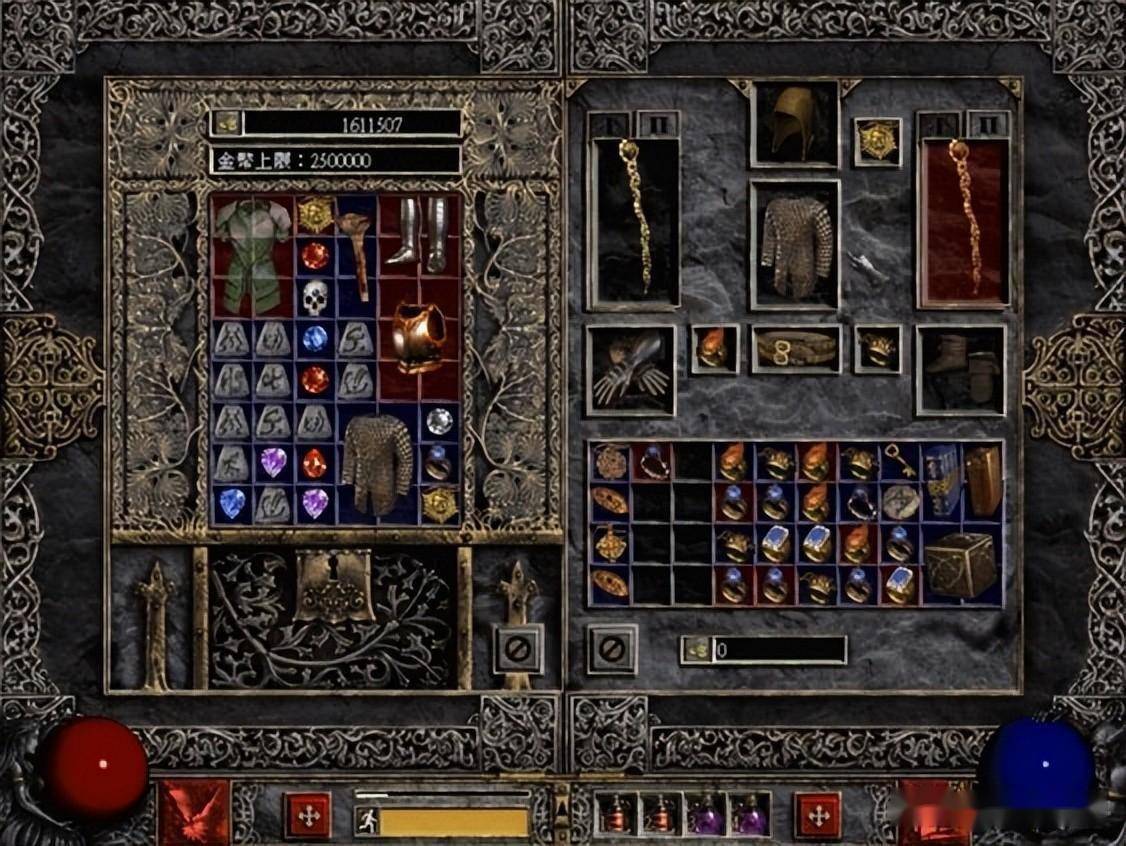The image size is (1126, 846).
Task: Select the blue tome in inventory
Action: 940,480
